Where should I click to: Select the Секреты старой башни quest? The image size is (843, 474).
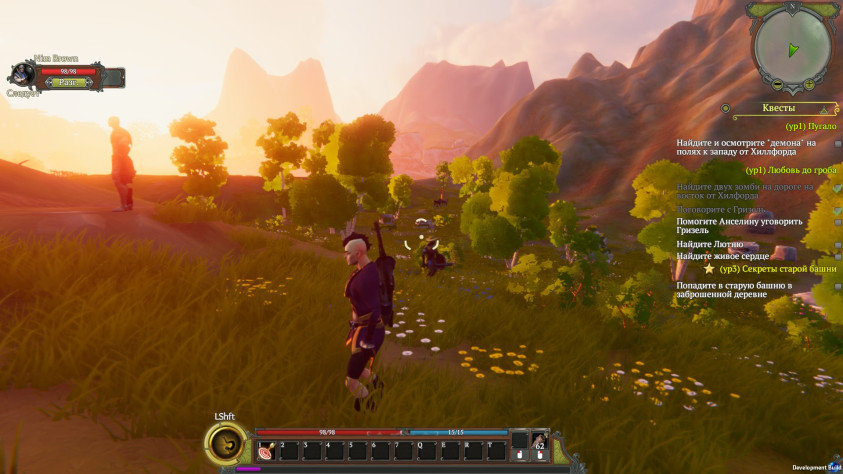[776, 269]
